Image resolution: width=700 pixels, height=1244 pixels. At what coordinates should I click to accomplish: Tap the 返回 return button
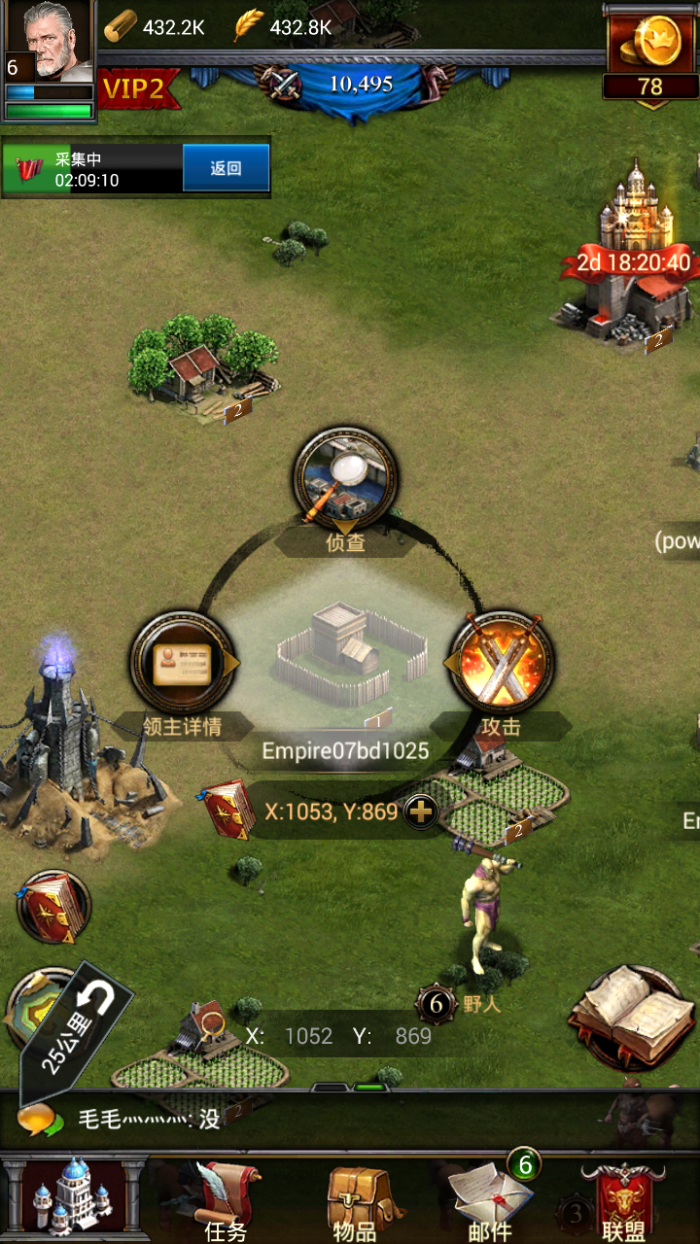click(226, 168)
